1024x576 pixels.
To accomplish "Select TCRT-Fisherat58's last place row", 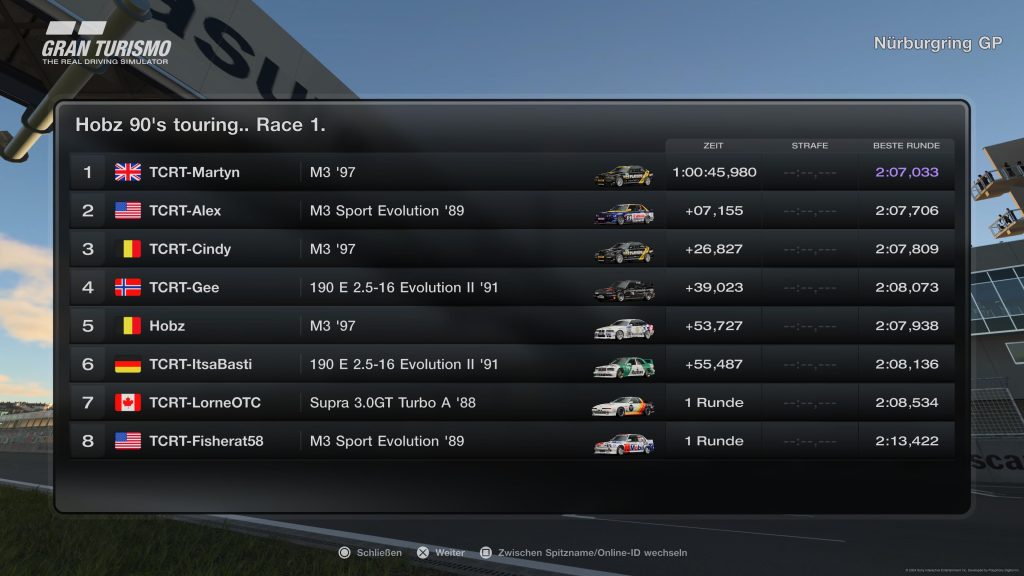I will point(510,441).
